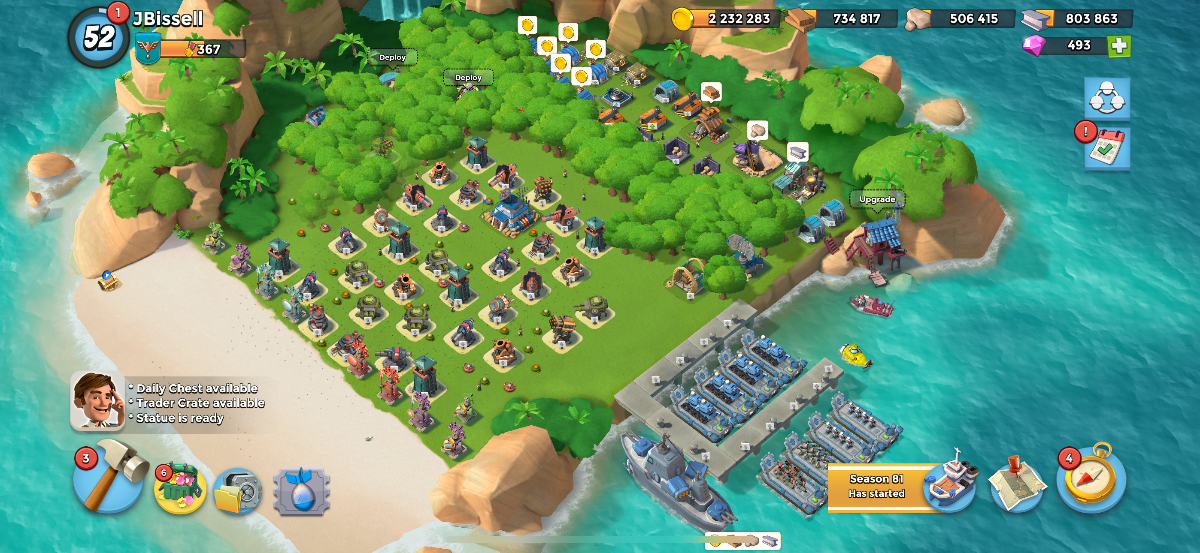The height and width of the screenshot is (553, 1200).
Task: Click the Upgrade label above the dock building
Action: pyautogui.click(x=877, y=199)
